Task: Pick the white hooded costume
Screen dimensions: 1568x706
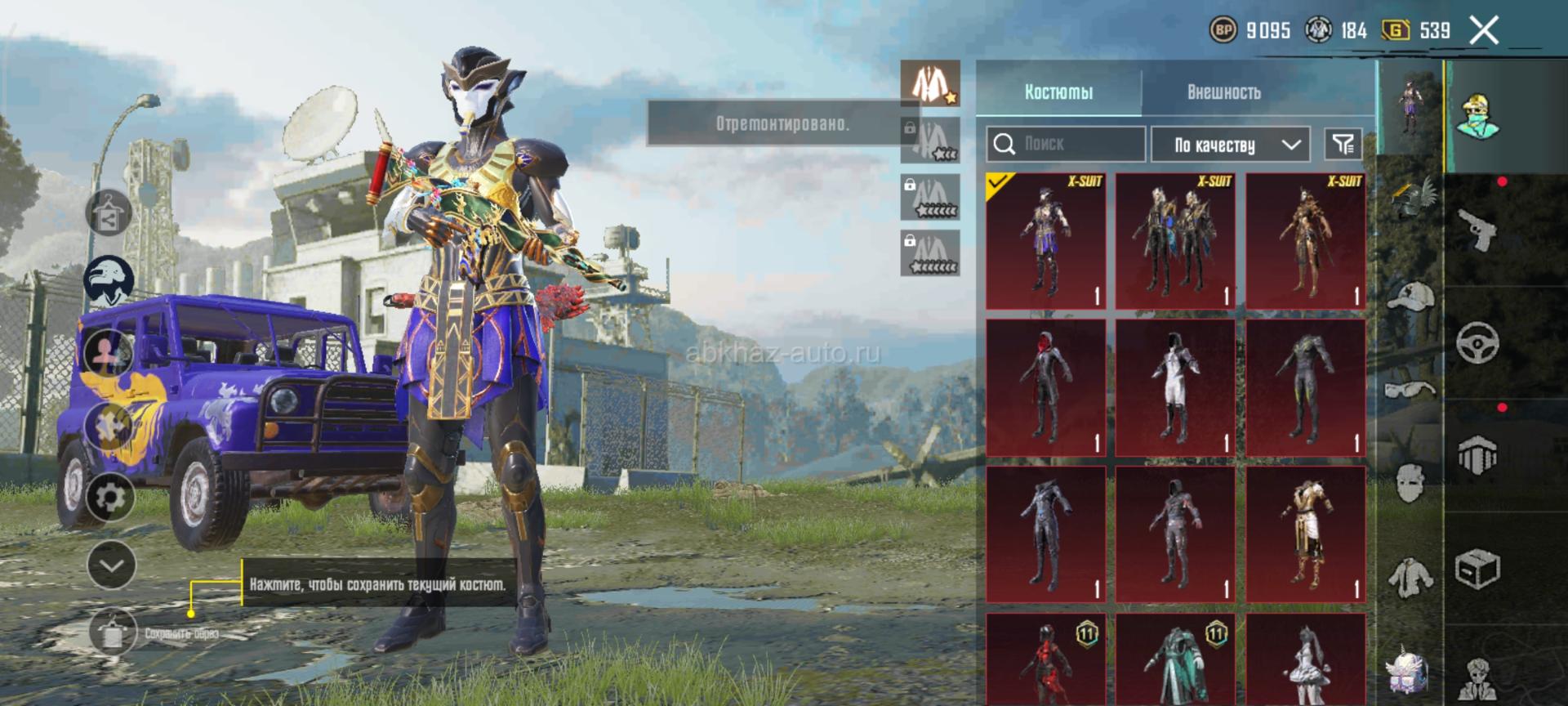Action: pyautogui.click(x=1175, y=388)
